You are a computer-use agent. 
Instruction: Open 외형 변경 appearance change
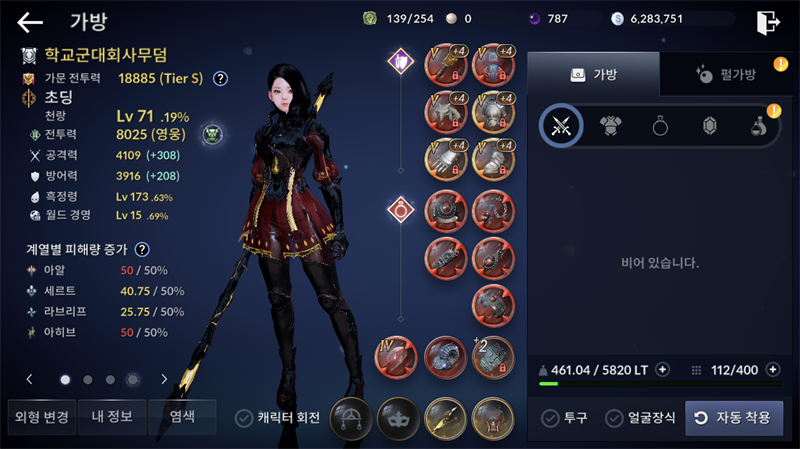pos(39,417)
